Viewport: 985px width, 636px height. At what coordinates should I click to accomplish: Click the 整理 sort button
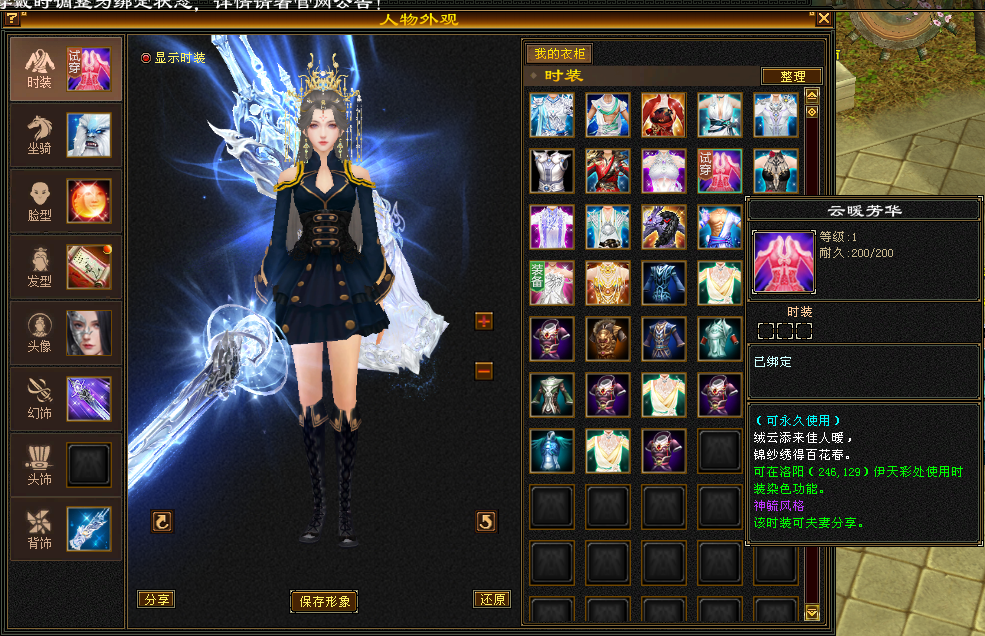click(791, 76)
